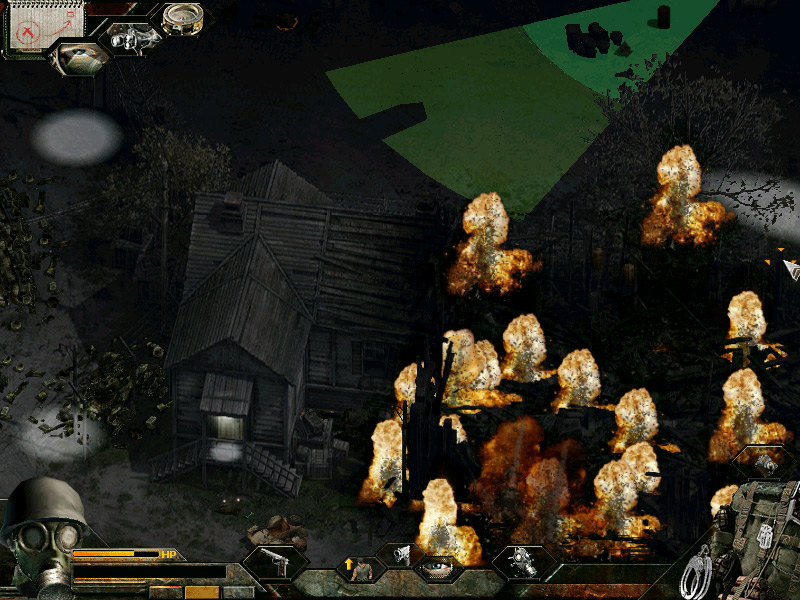Click the eye view hexagon at top-left
The width and height of the screenshot is (800, 600).
point(80,59)
